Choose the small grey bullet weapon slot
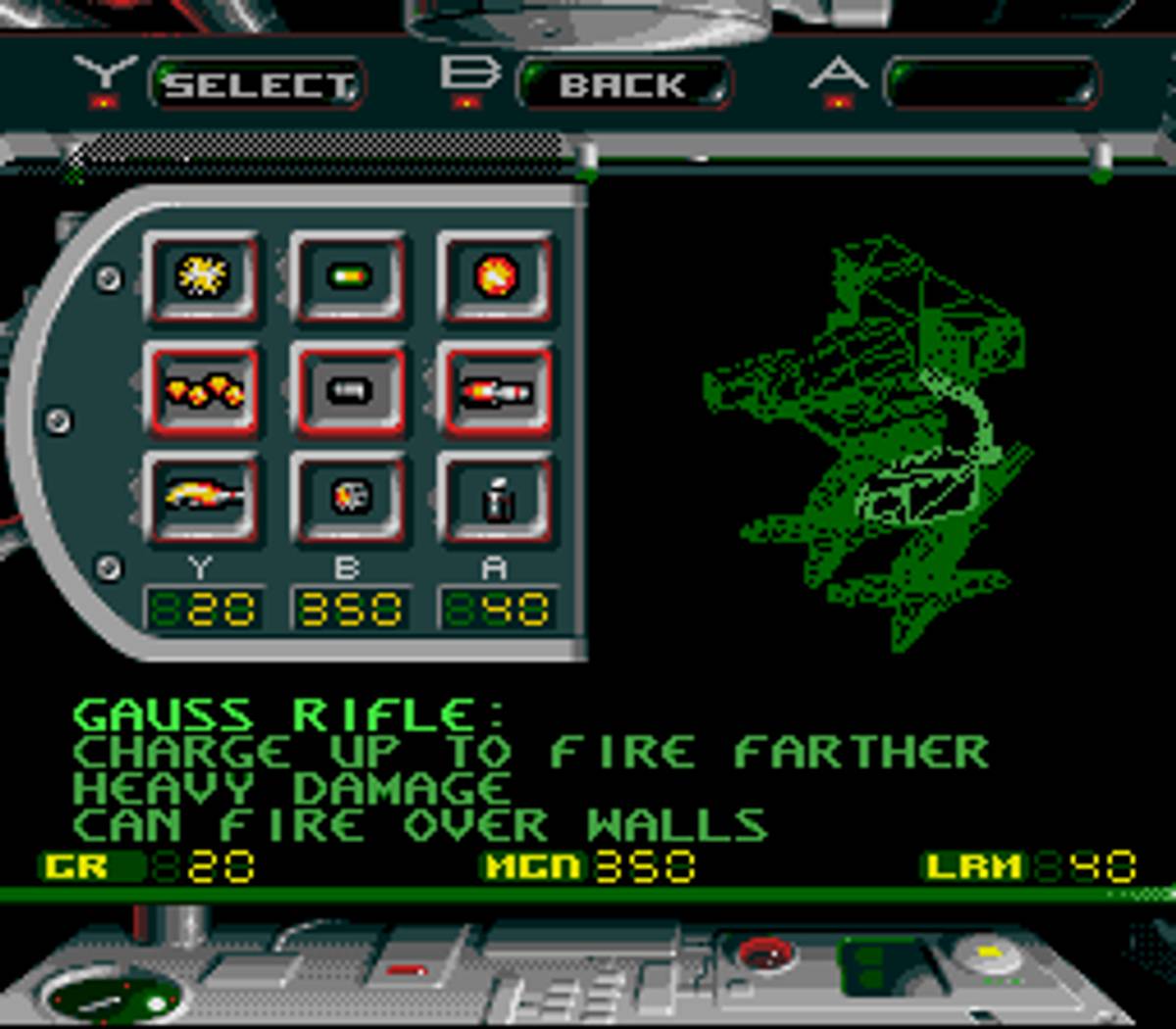The height and width of the screenshot is (1029, 1176). point(349,390)
